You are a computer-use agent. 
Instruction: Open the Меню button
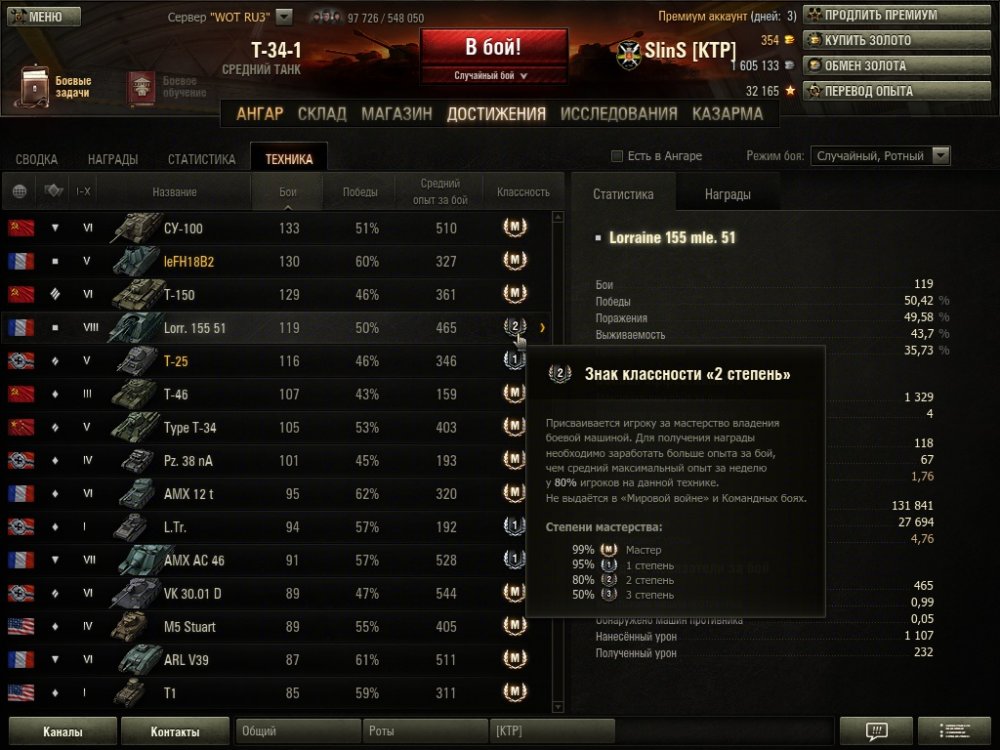pos(42,17)
